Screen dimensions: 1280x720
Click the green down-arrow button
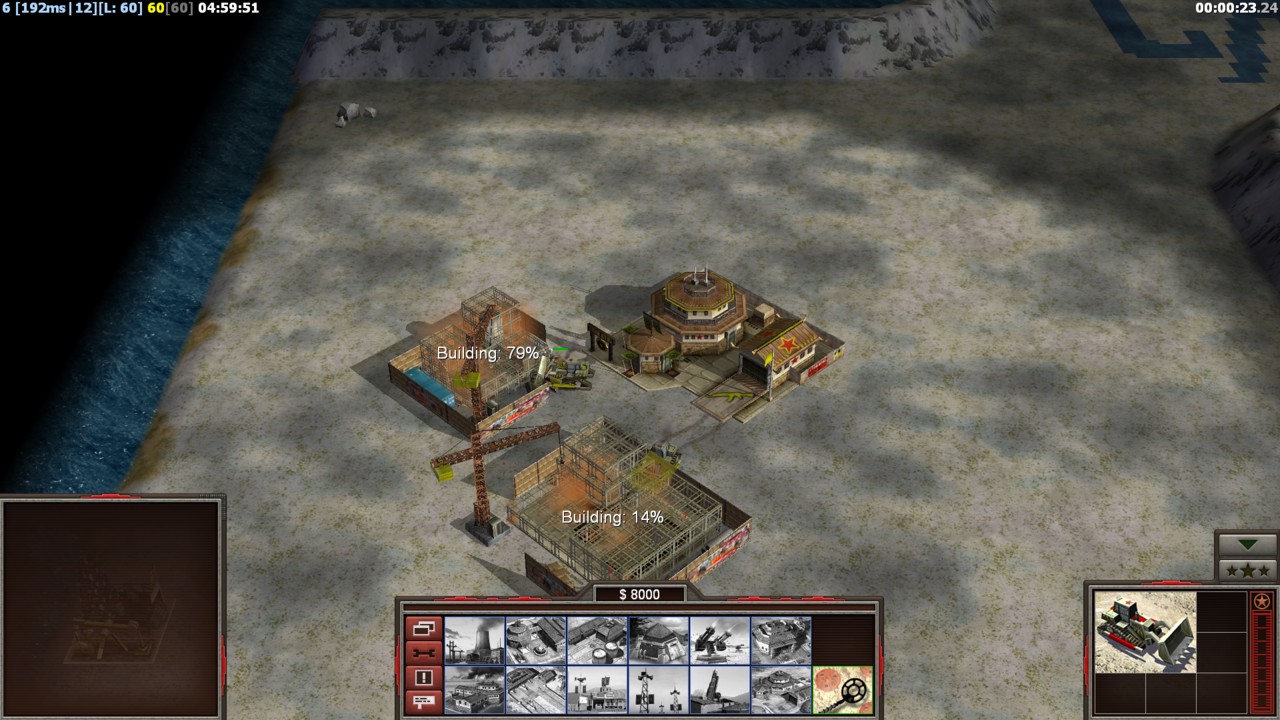(1247, 544)
